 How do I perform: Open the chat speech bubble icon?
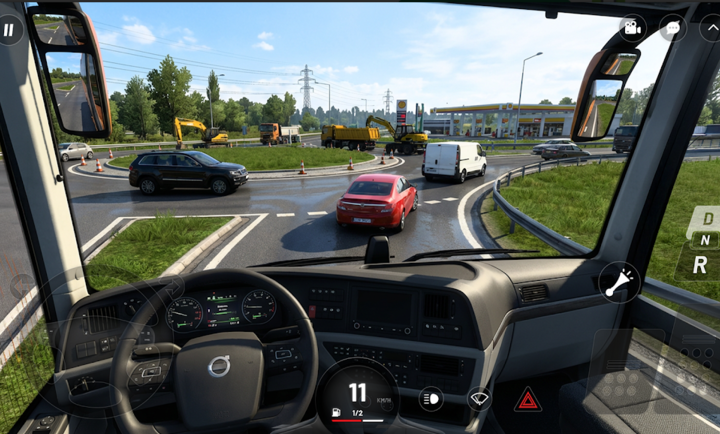pyautogui.click(x=672, y=28)
